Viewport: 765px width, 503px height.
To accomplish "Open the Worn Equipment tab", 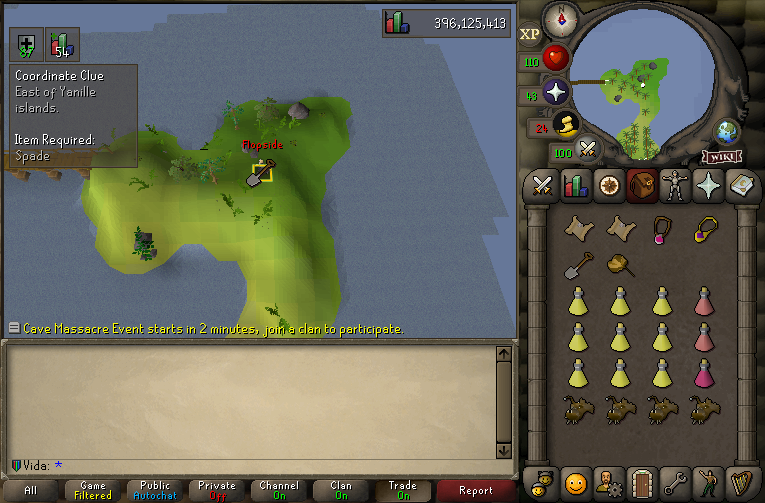I will pyautogui.click(x=673, y=186).
